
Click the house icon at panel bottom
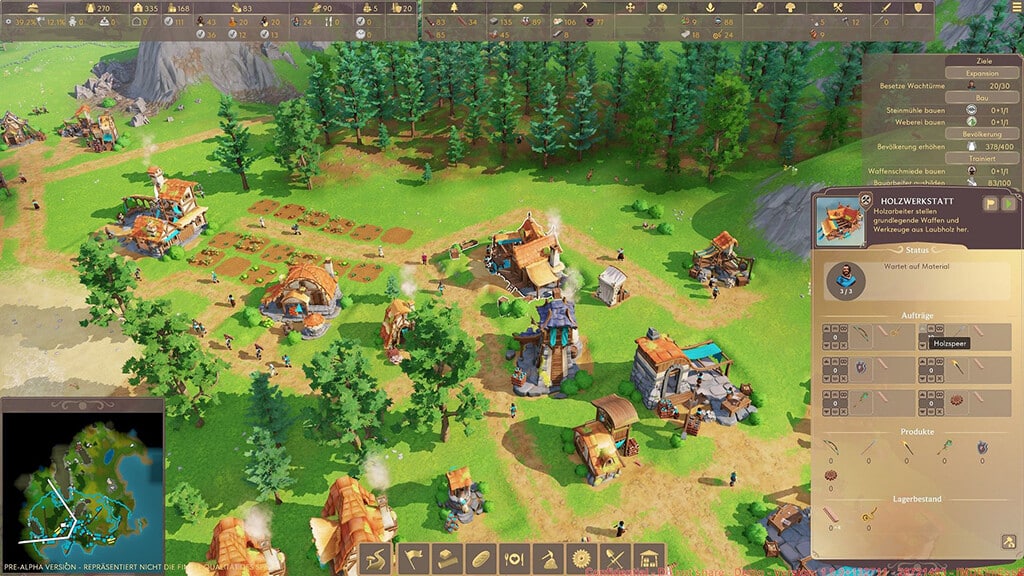point(1008,542)
